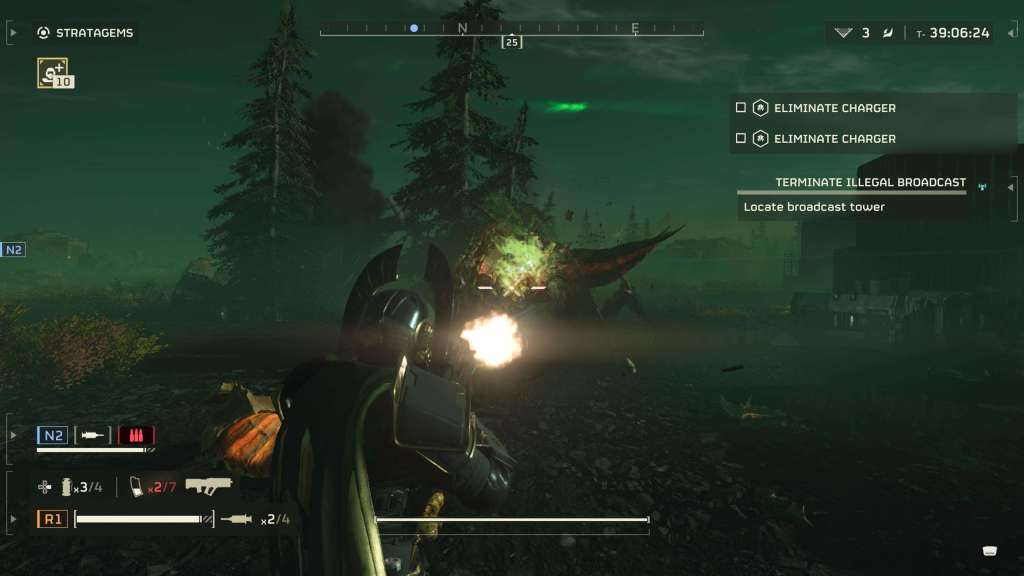Select the support launcher weapon icon
Image resolution: width=1024 pixels, height=576 pixels.
pyautogui.click(x=209, y=485)
